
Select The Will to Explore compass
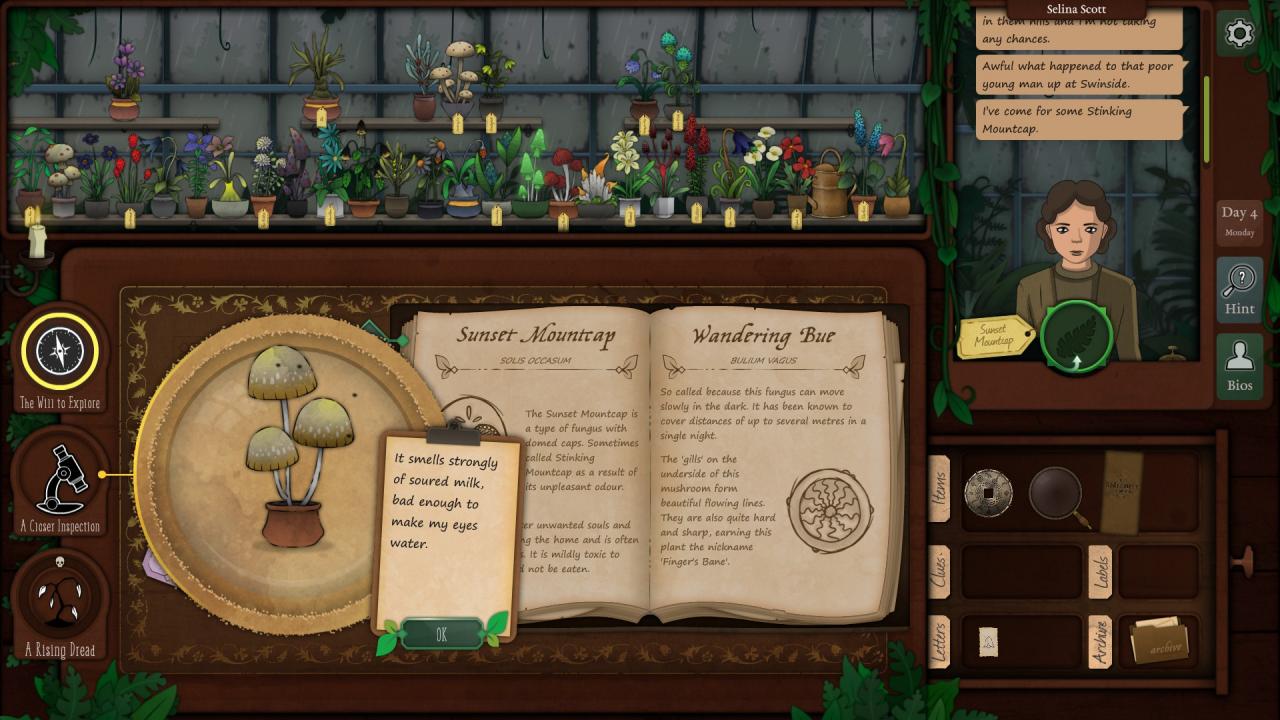(x=60, y=351)
